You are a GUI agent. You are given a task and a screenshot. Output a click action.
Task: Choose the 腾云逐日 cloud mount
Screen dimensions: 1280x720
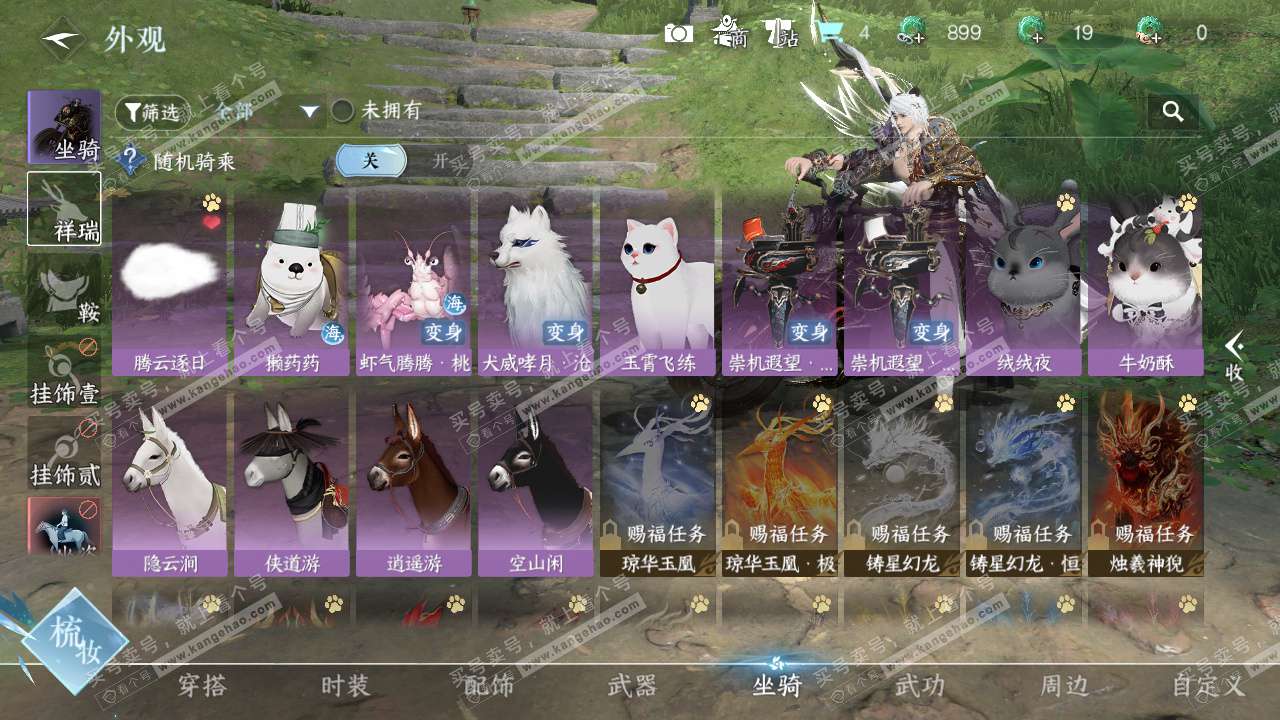tap(169, 284)
